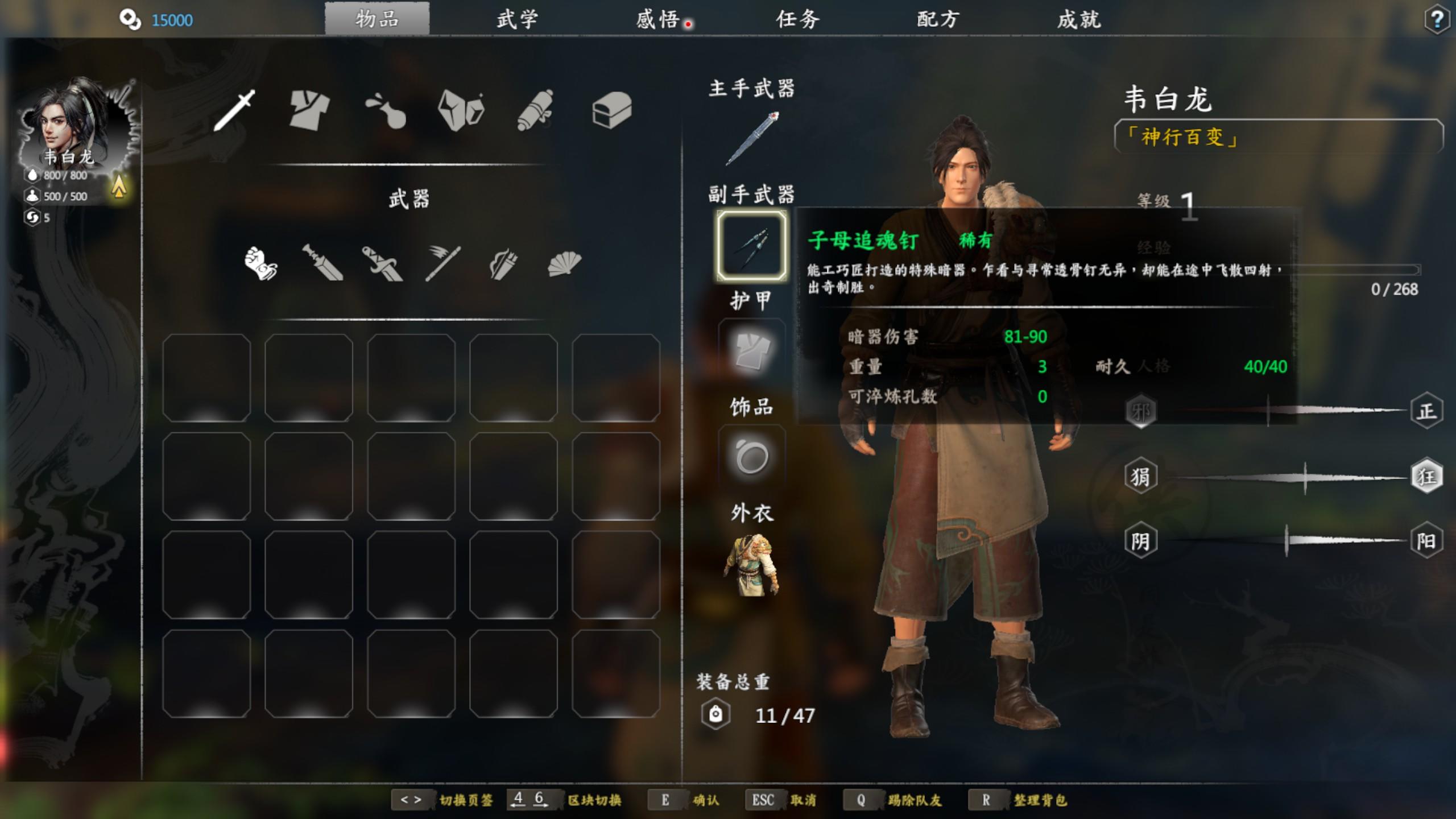Select the 子母追魂钉 off-hand weapon slot
The image size is (1456, 819).
(x=752, y=246)
